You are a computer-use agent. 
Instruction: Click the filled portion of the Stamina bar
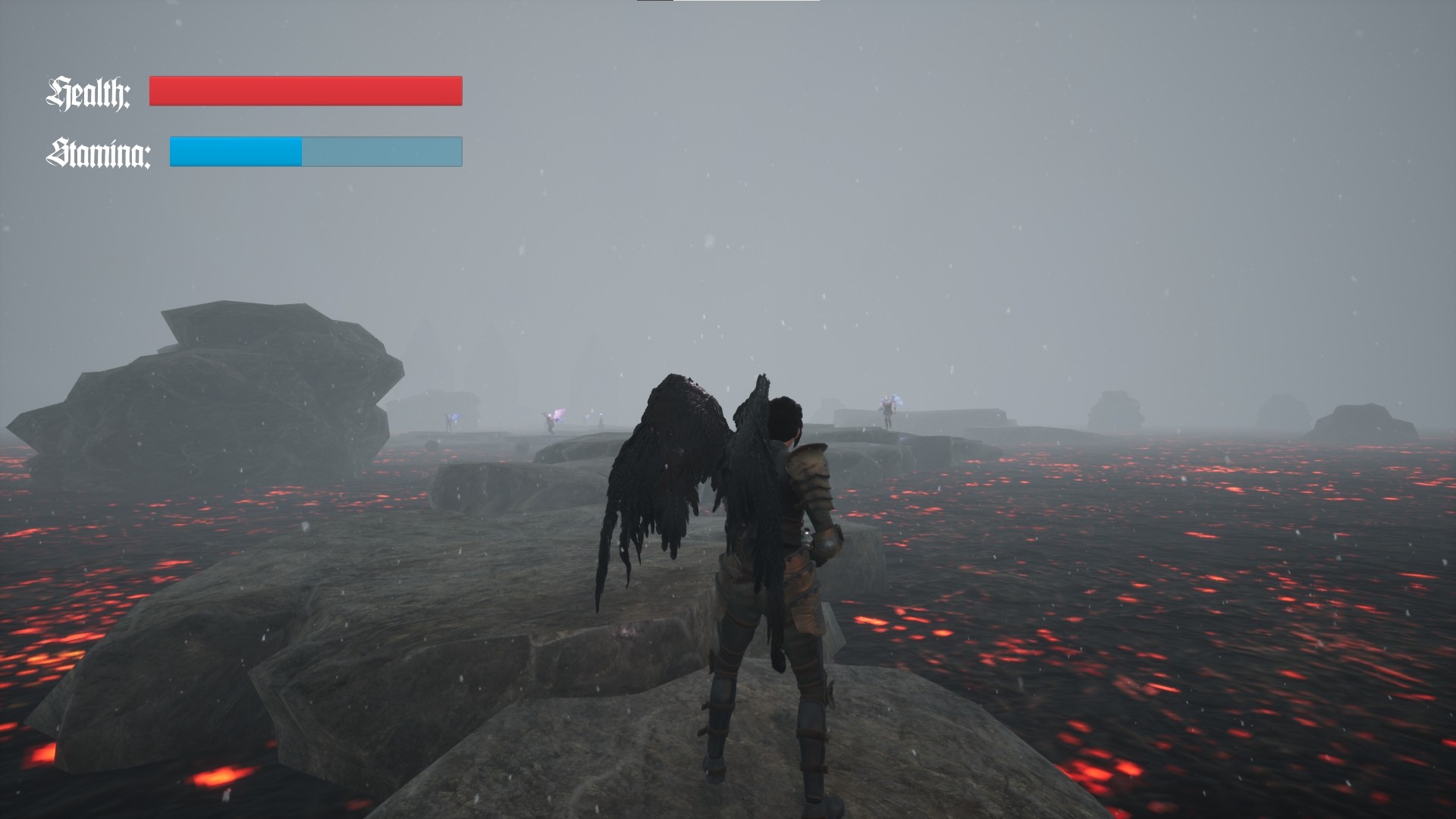click(235, 152)
